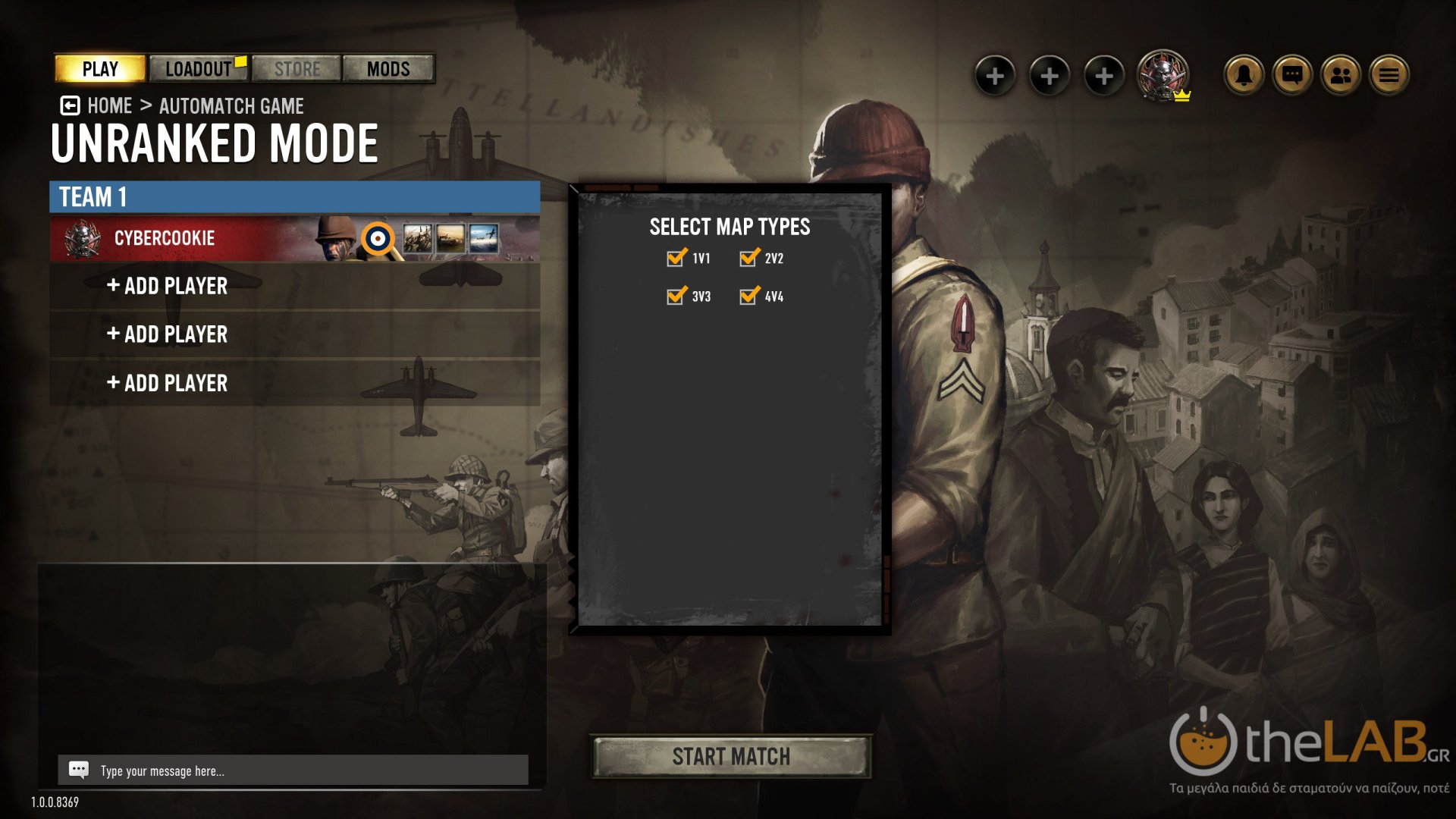Click the chat message input field
The width and height of the screenshot is (1456, 819).
(x=303, y=770)
